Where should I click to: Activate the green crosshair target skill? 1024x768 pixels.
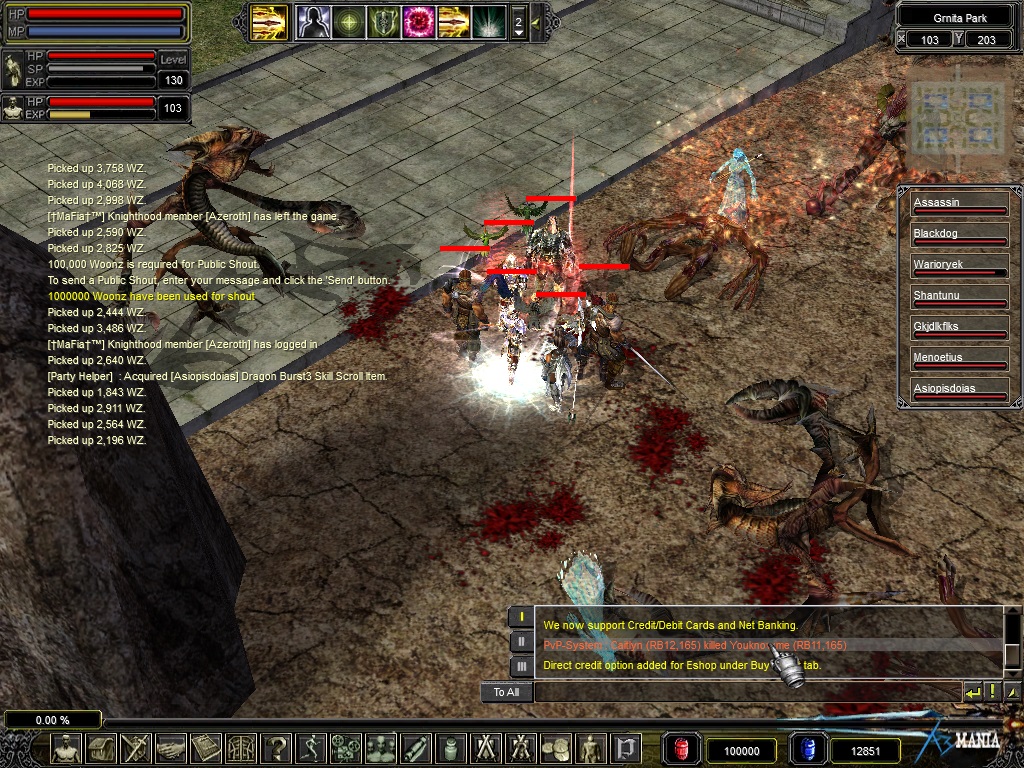pos(348,21)
